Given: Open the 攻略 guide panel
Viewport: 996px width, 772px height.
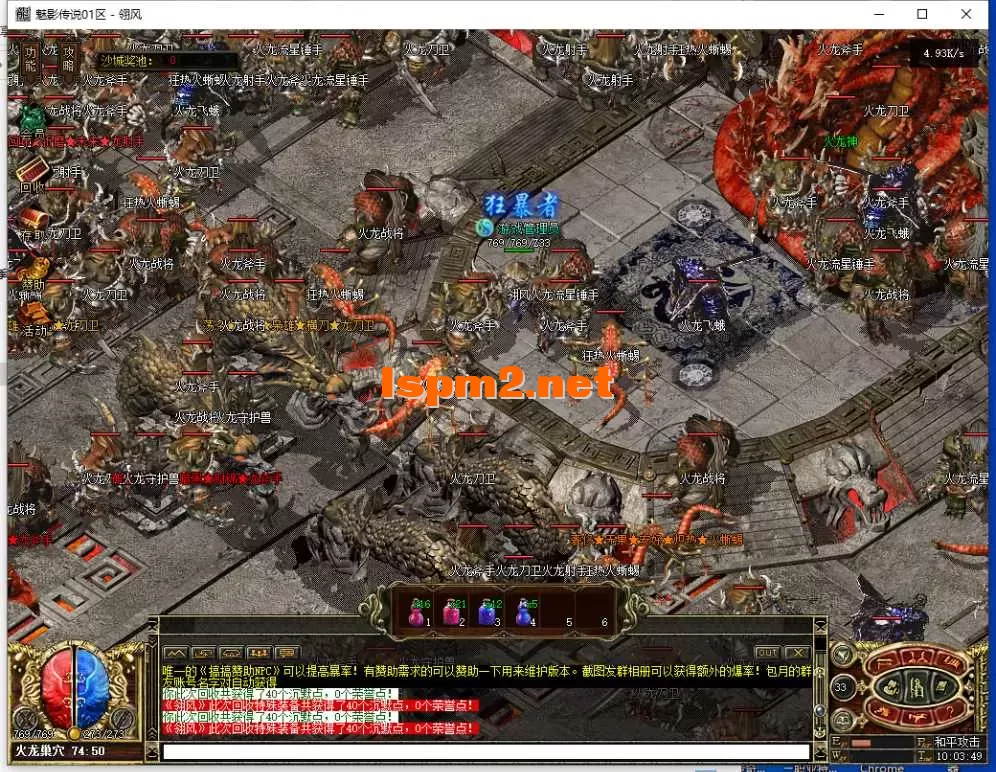Looking at the screenshot, I should pyautogui.click(x=68, y=59).
